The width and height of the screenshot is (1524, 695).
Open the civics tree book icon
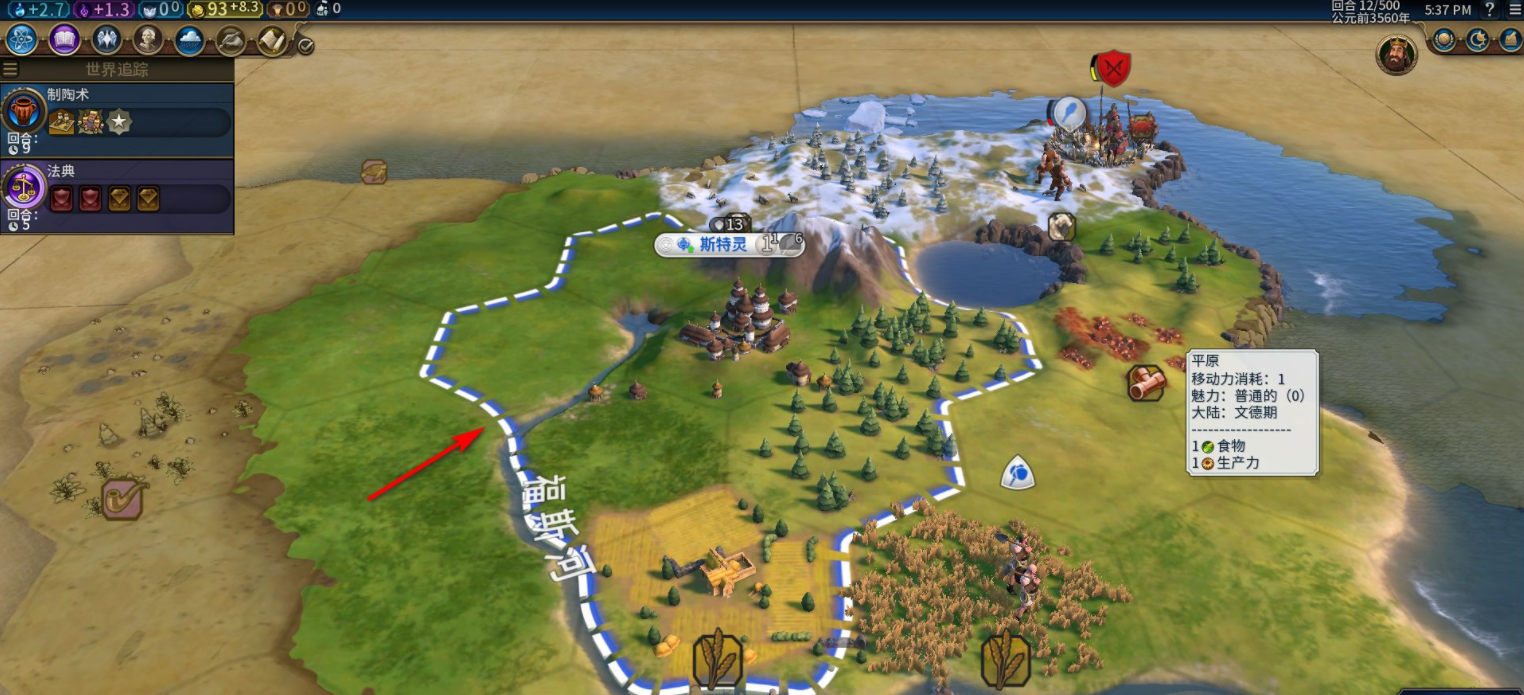tap(64, 40)
